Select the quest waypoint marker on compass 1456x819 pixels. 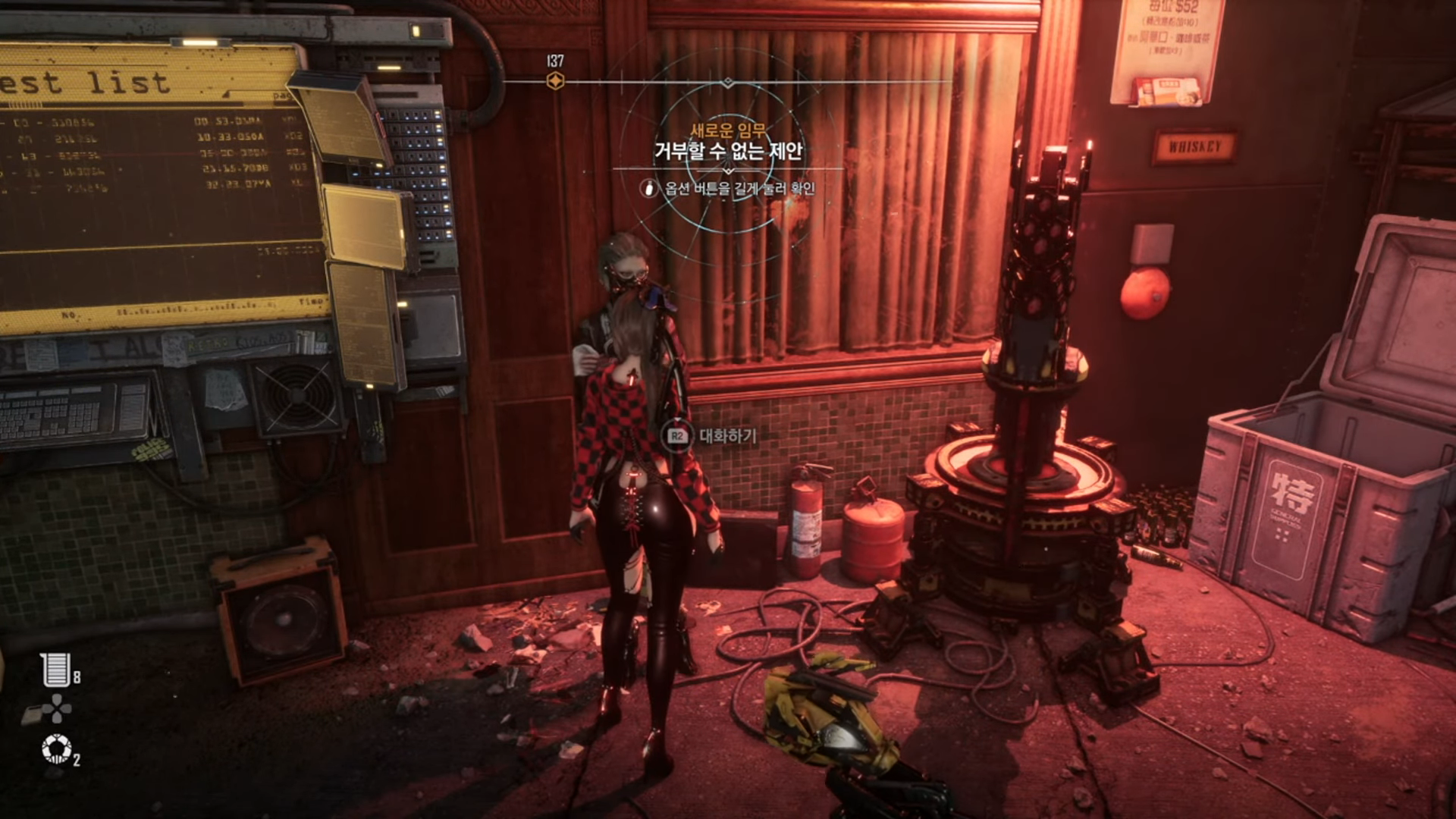pyautogui.click(x=555, y=81)
